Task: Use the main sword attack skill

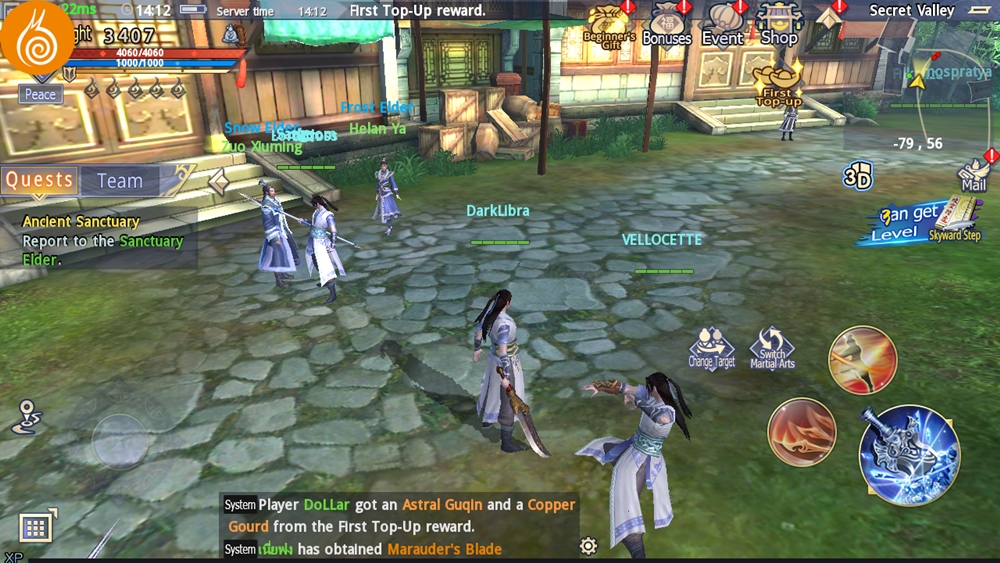Action: pos(909,455)
